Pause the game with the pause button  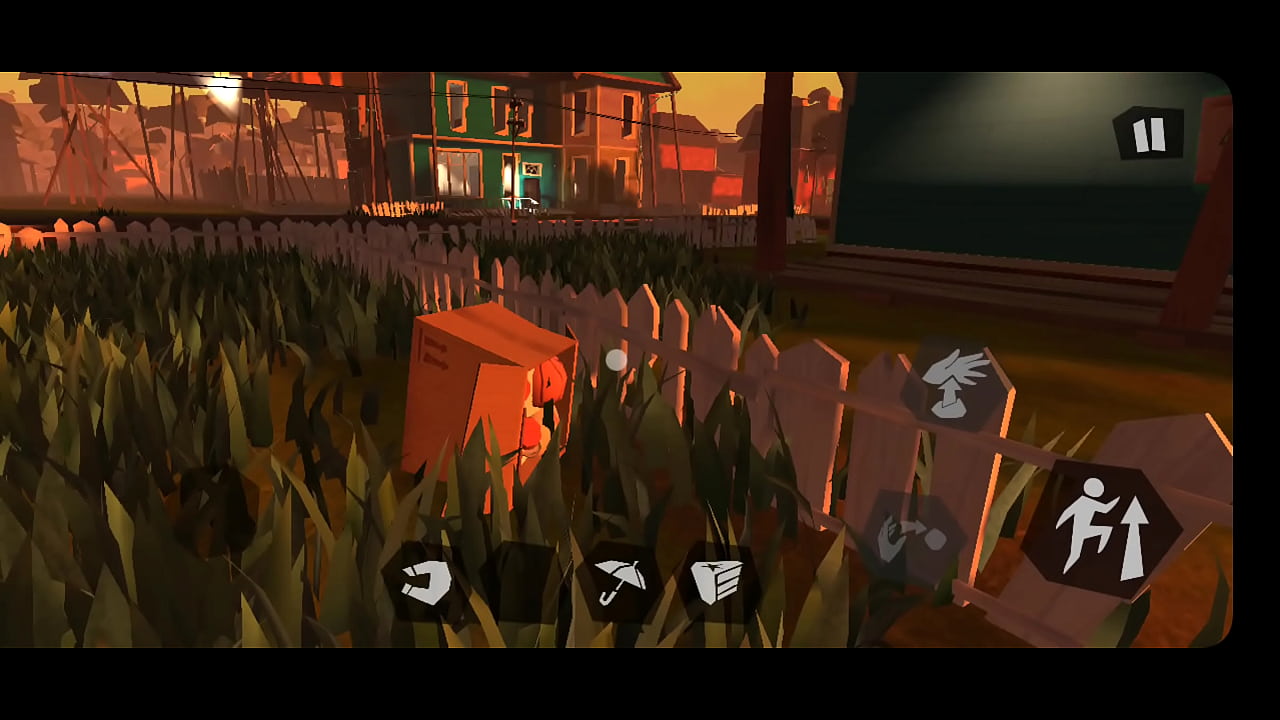[x=1148, y=134]
